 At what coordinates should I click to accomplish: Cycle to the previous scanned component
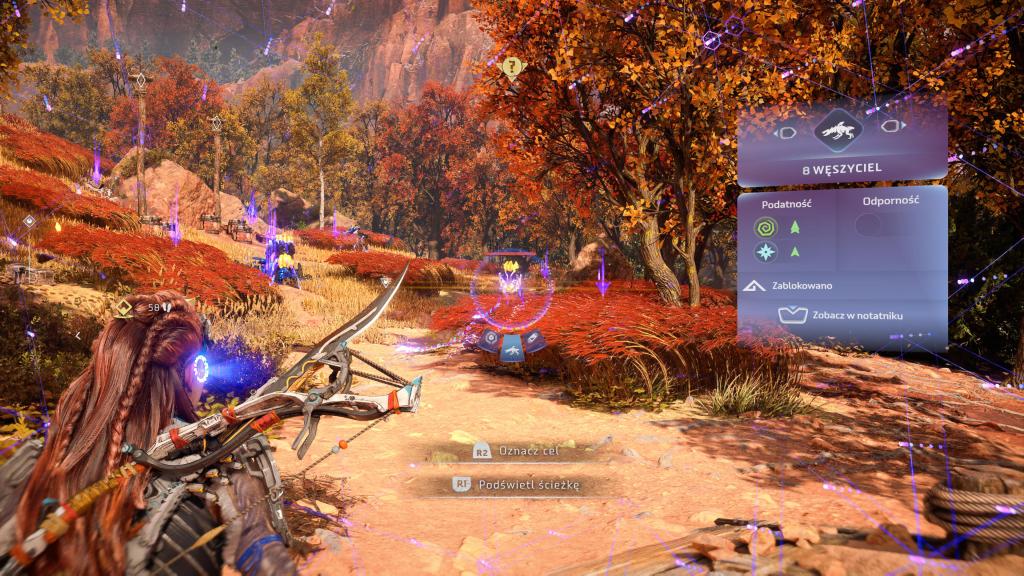click(x=787, y=130)
